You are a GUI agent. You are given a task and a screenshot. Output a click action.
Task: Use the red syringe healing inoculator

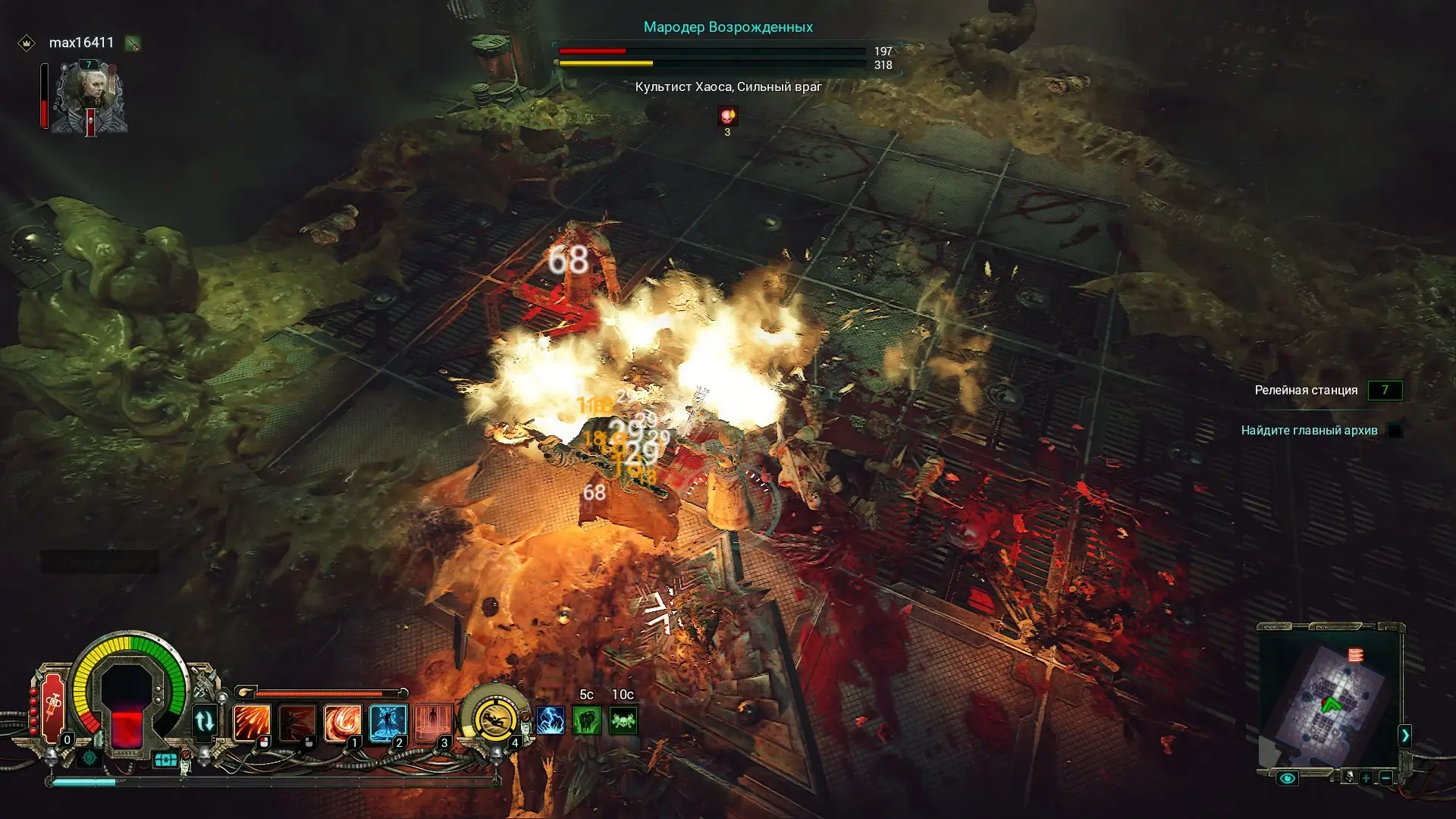[54, 708]
